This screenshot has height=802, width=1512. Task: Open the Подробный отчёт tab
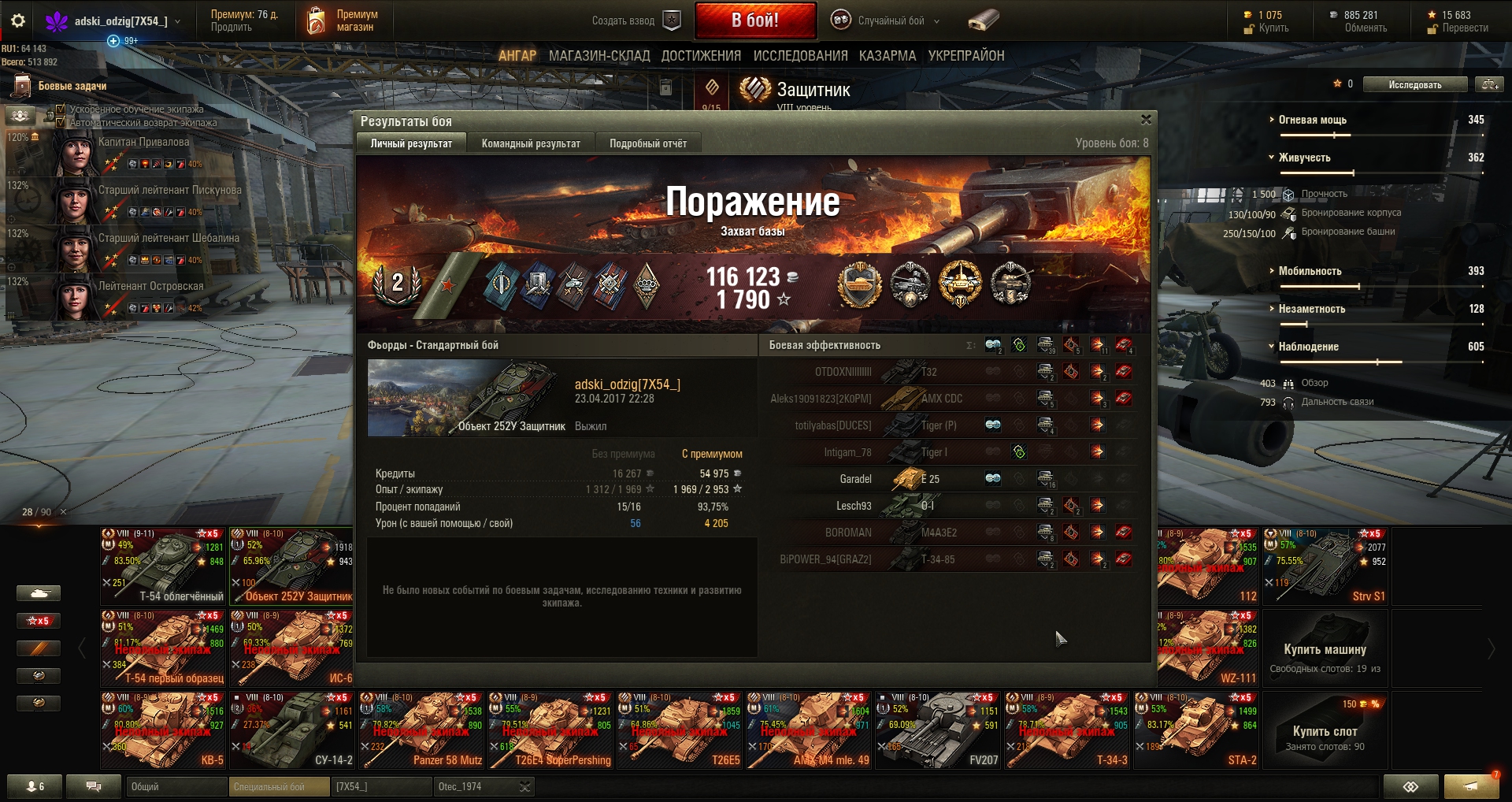tap(647, 143)
